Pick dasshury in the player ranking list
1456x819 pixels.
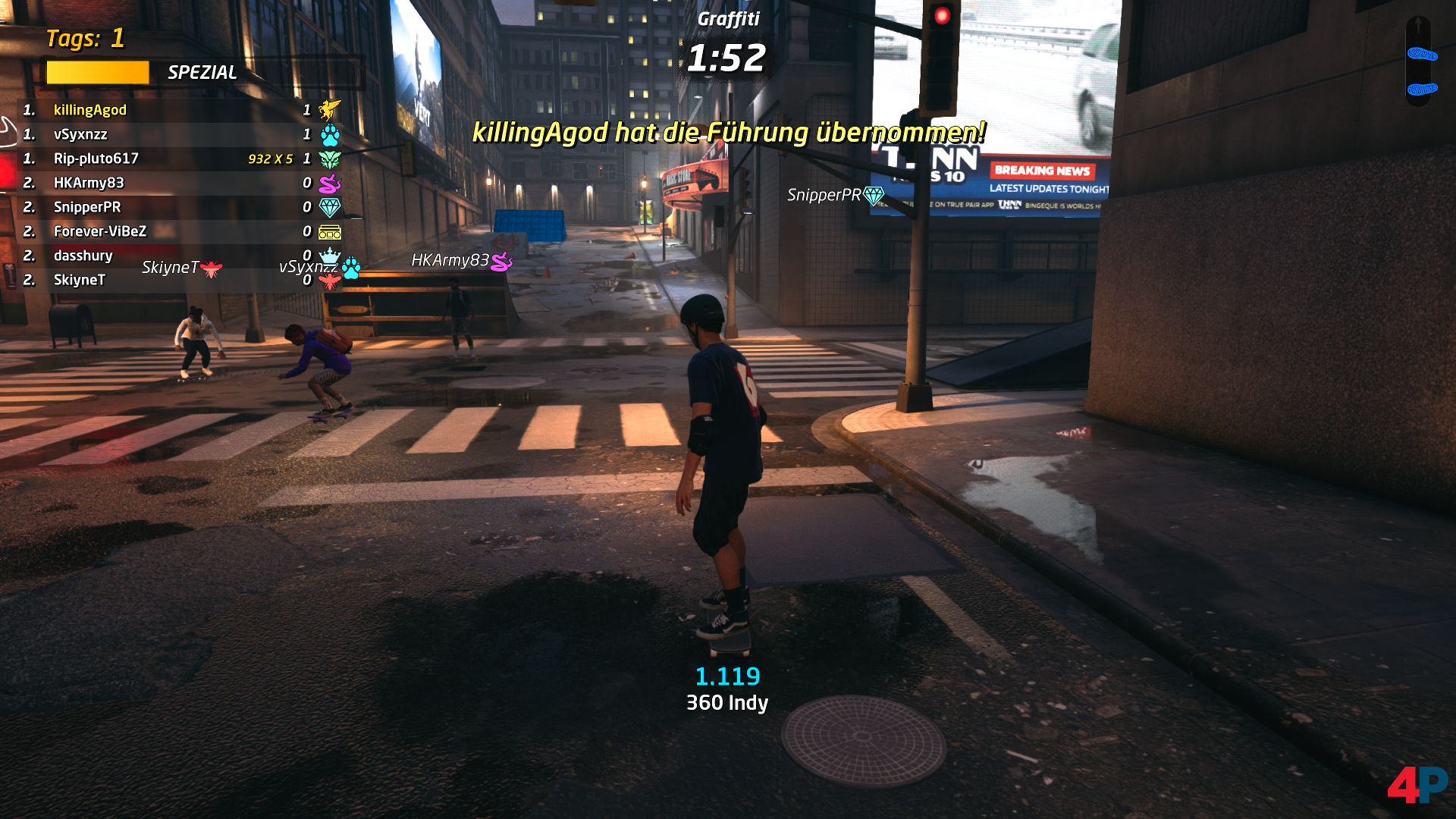pos(83,256)
